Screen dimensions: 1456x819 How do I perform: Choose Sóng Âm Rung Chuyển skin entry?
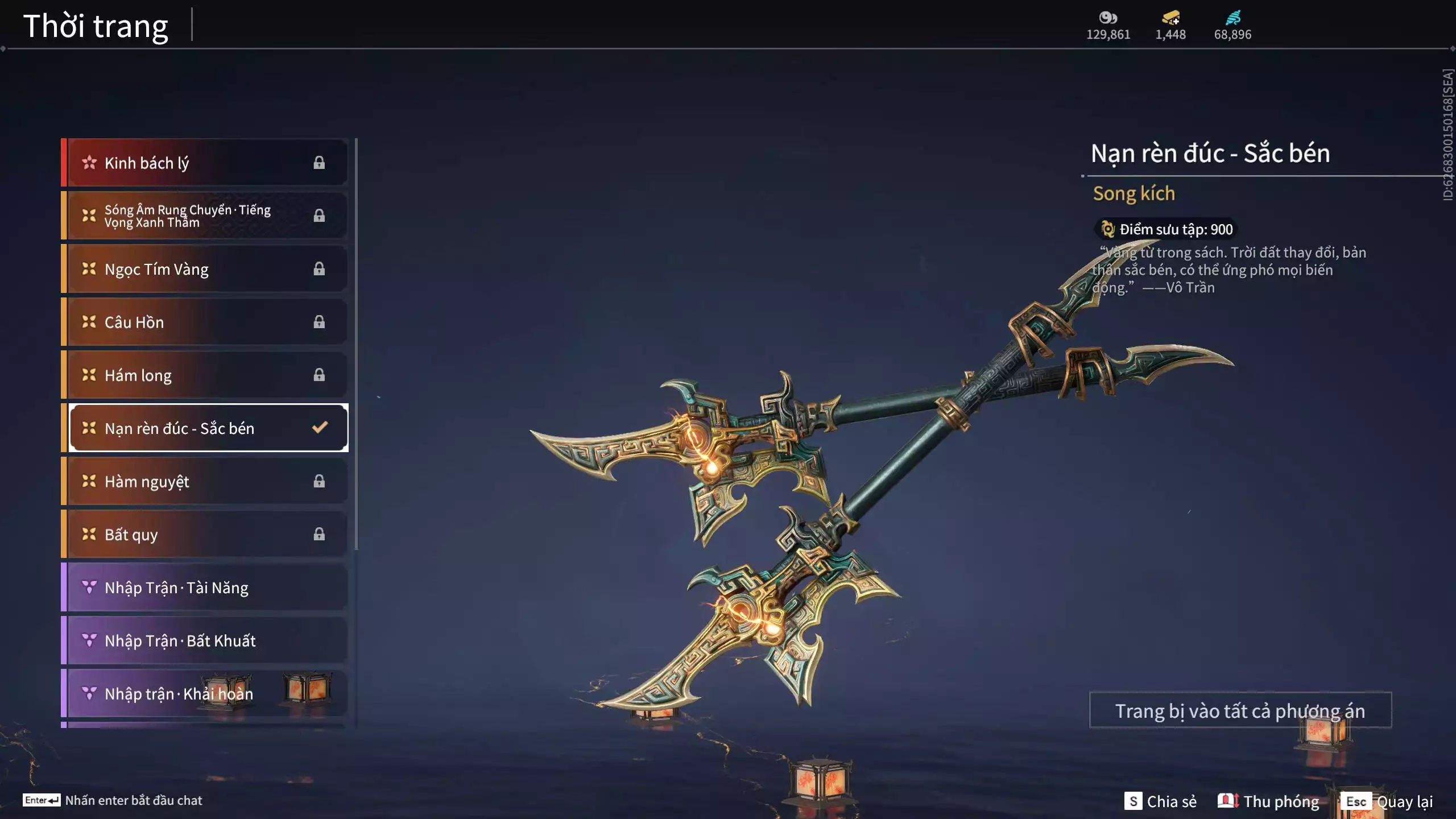click(x=205, y=216)
